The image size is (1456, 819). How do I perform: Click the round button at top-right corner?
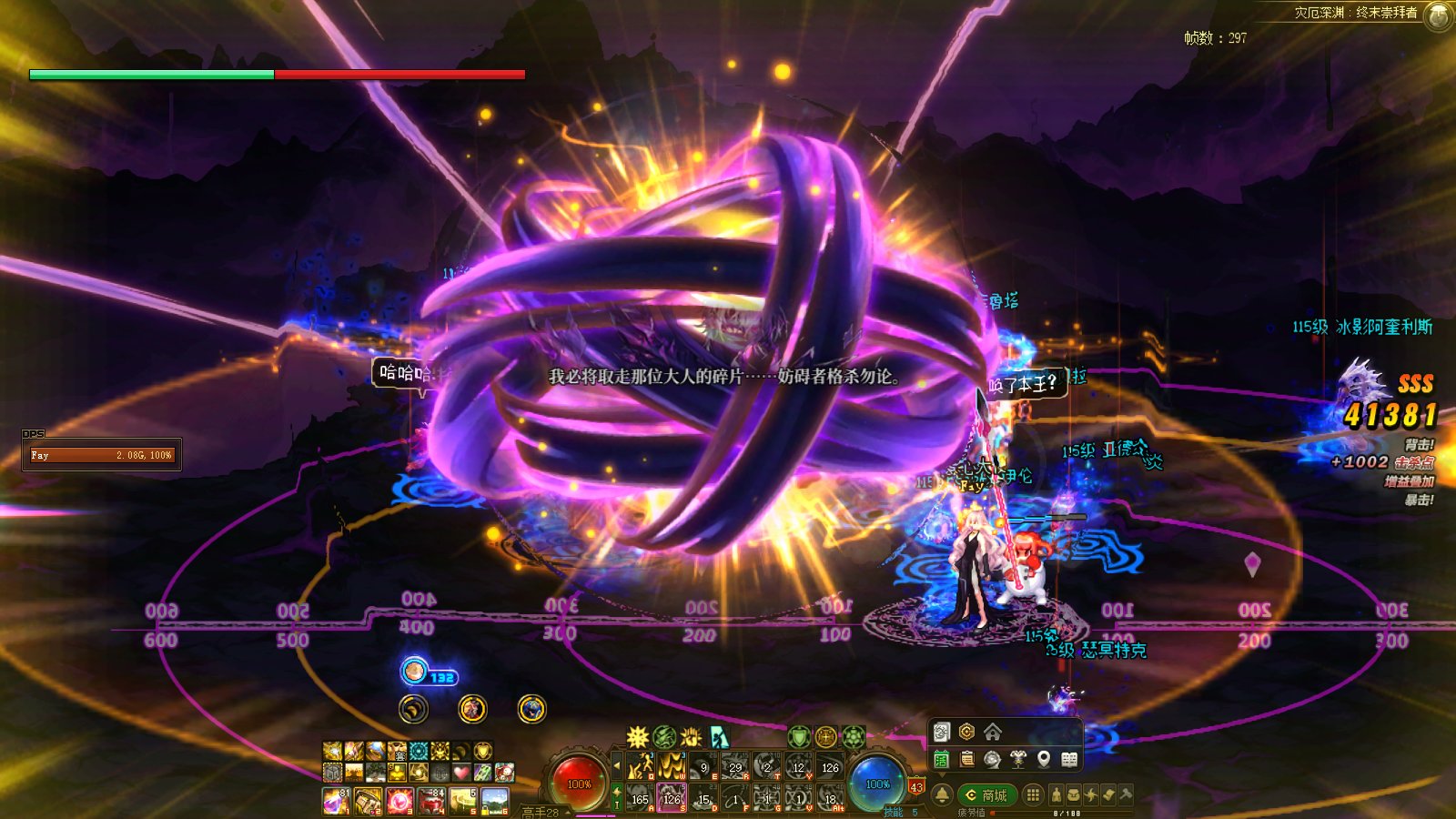click(1439, 15)
